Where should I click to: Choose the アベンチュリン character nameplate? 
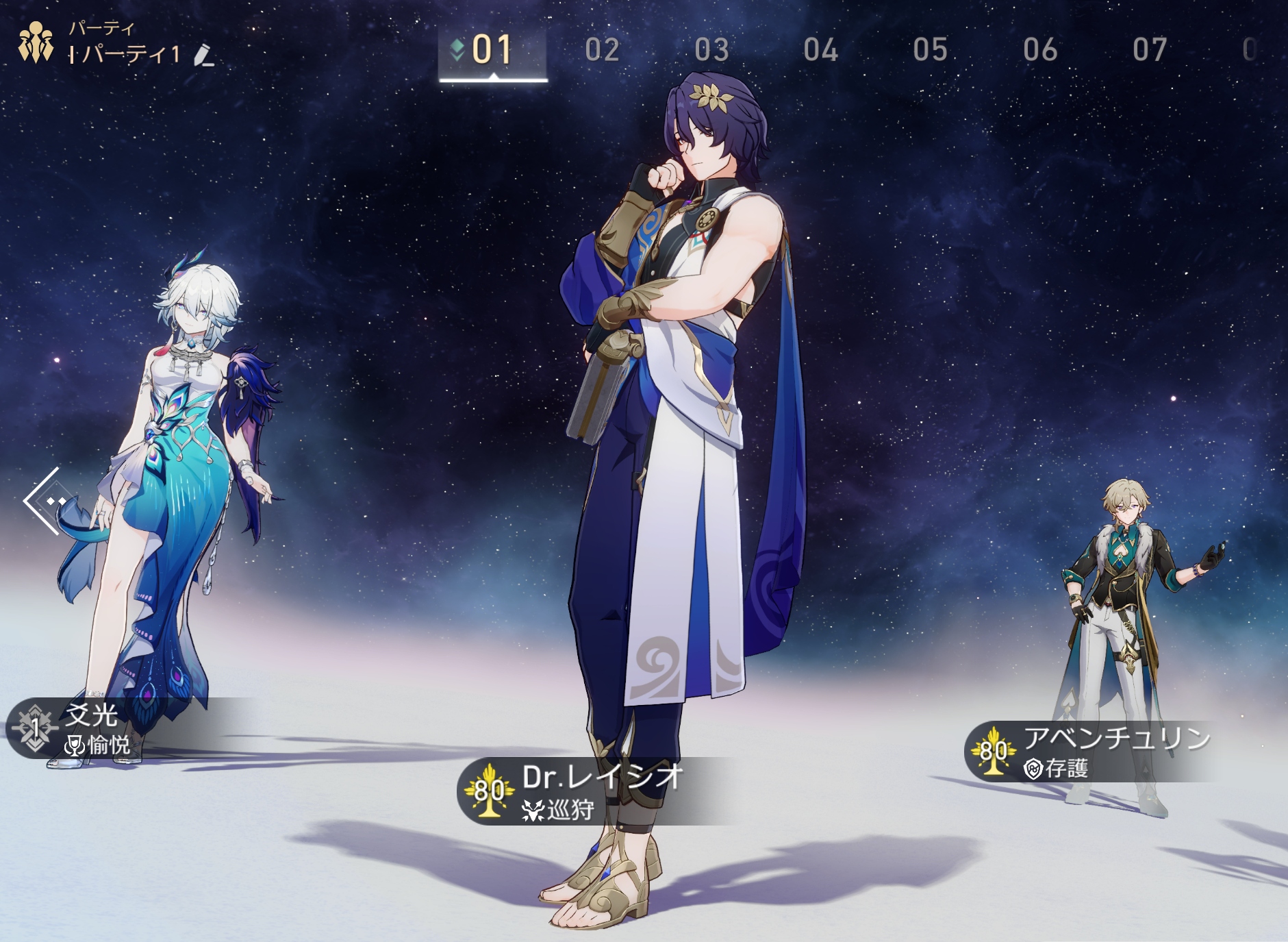click(x=1089, y=752)
